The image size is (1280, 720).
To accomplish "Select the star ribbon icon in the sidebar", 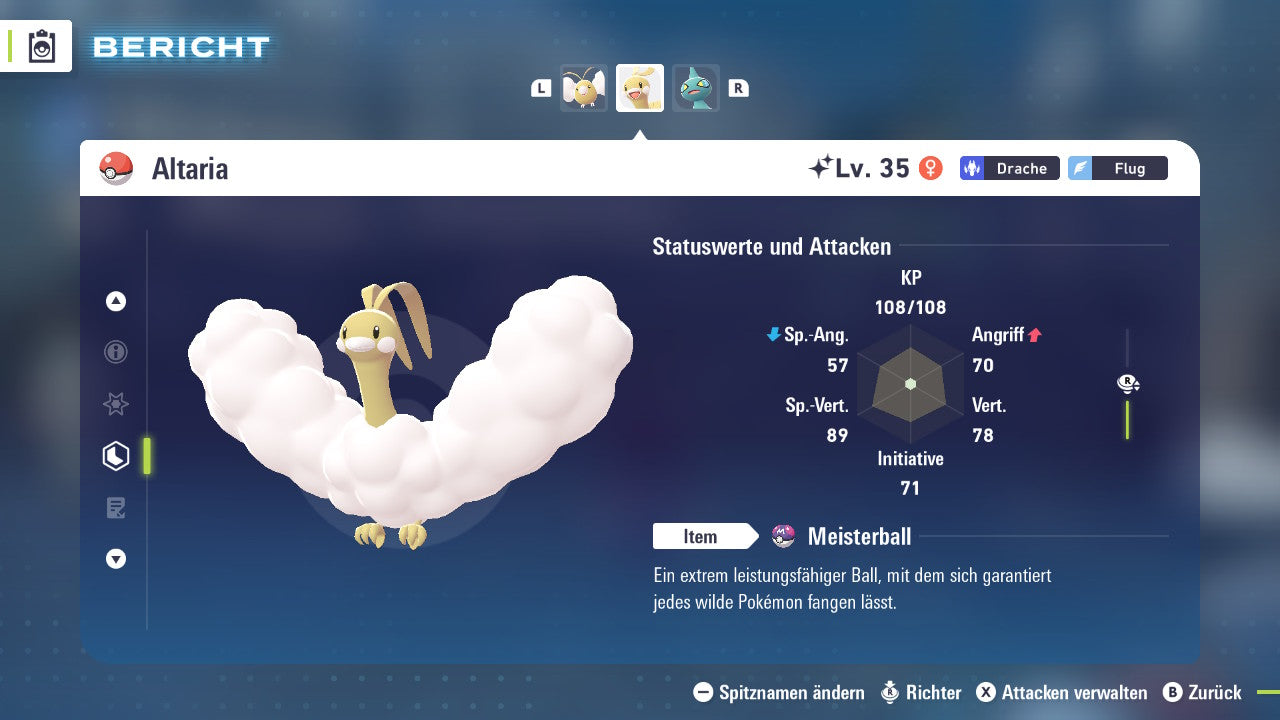I will 115,404.
